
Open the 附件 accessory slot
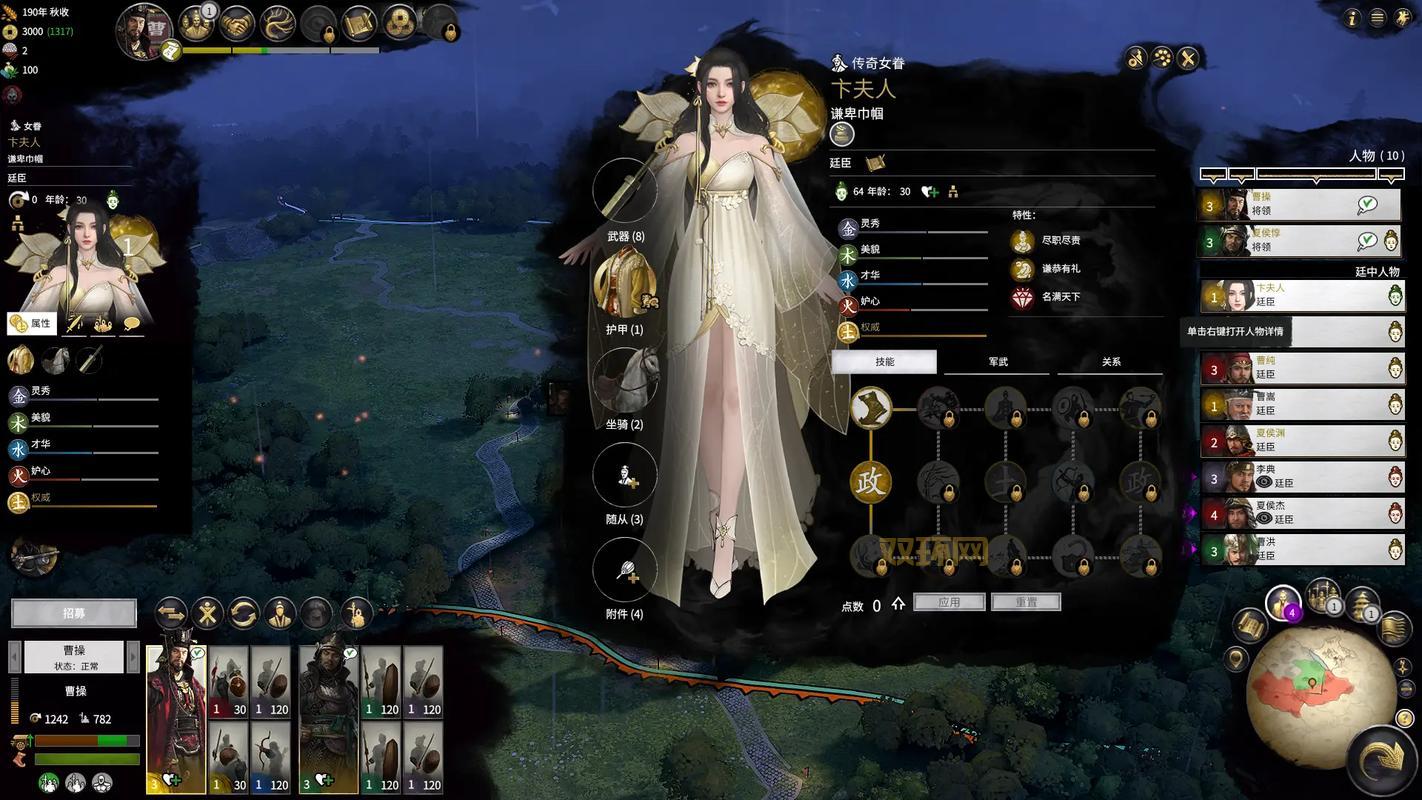click(x=625, y=569)
